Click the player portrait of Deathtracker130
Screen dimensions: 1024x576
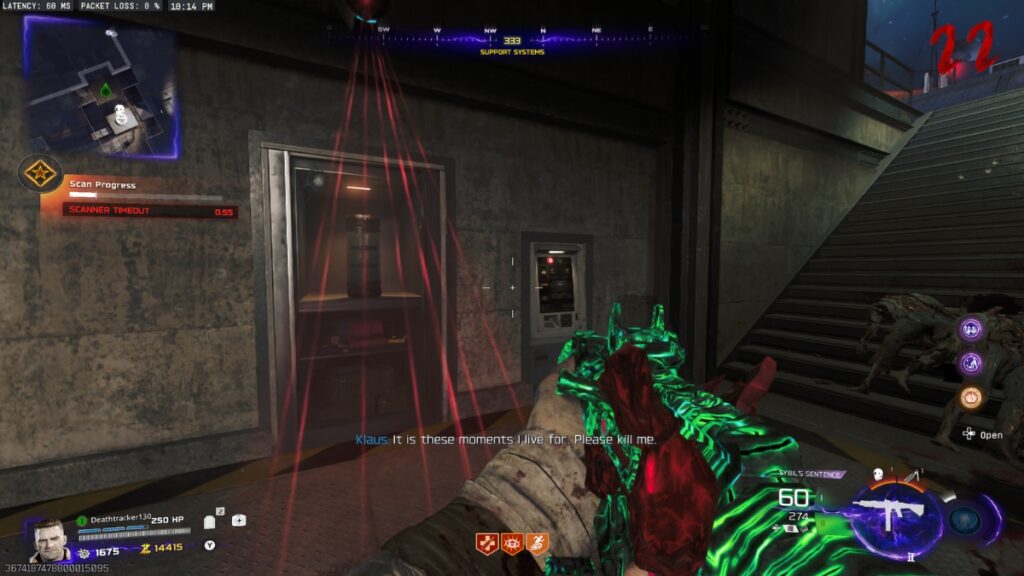click(x=49, y=539)
